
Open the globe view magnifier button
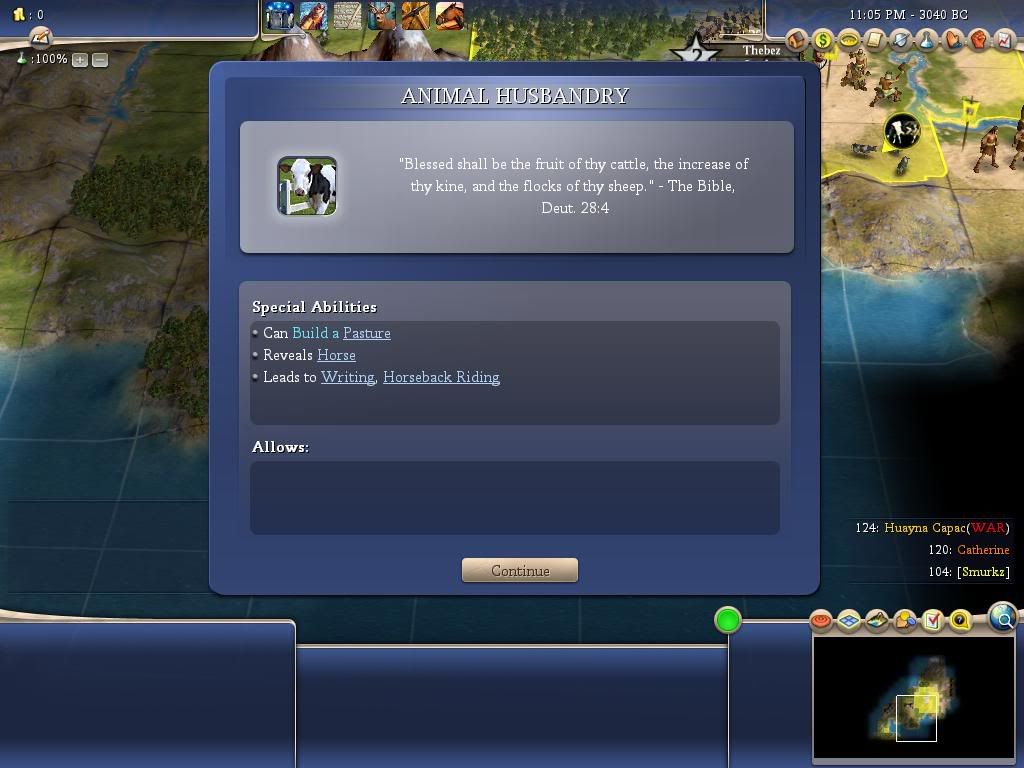[x=1002, y=618]
